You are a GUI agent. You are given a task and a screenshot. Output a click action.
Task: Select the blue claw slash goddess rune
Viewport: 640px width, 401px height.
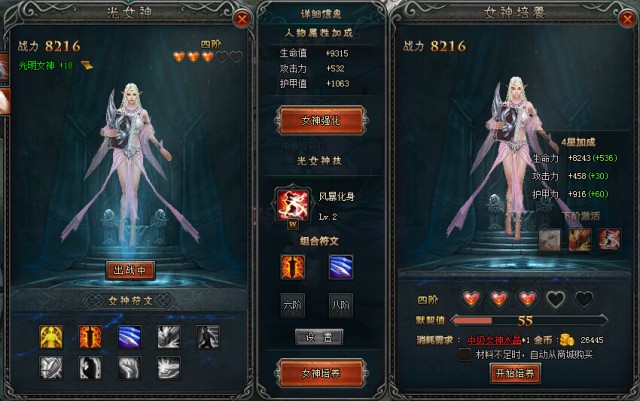[x=130, y=337]
